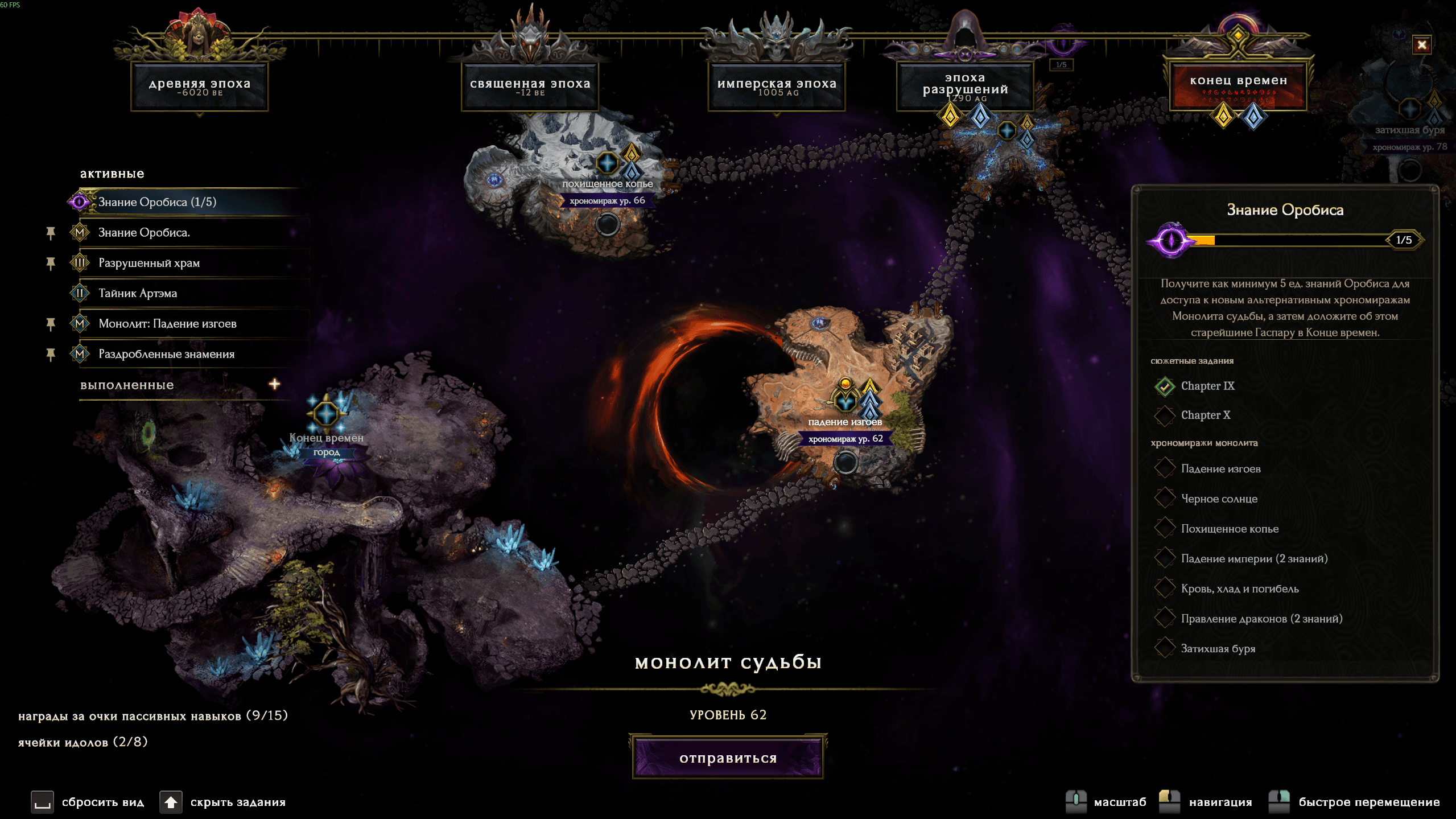Viewport: 1456px width, 819px height.
Task: Click the Отправиться travel button
Action: point(728,758)
